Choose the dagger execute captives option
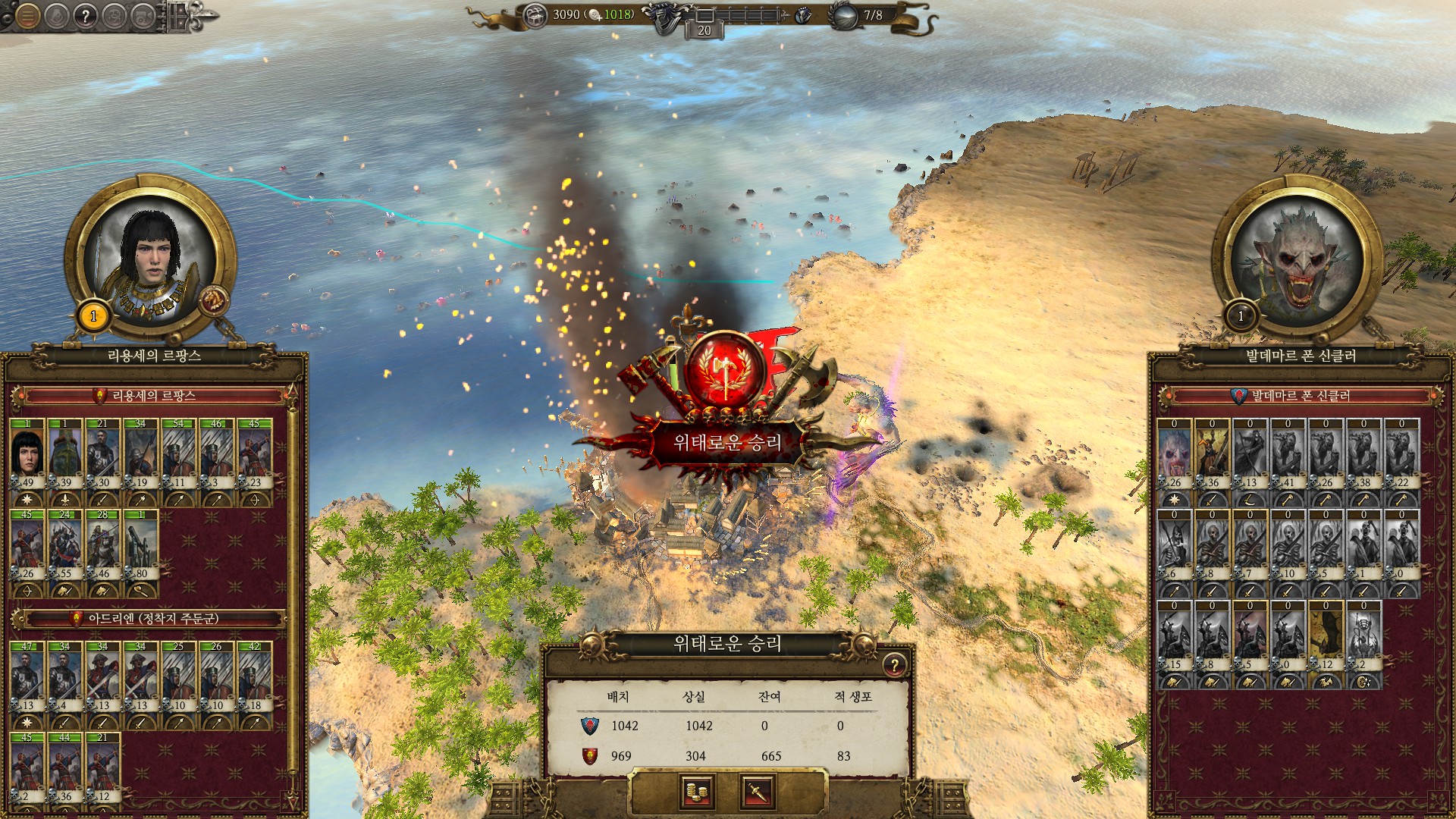Viewport: 1456px width, 819px height. click(x=757, y=792)
